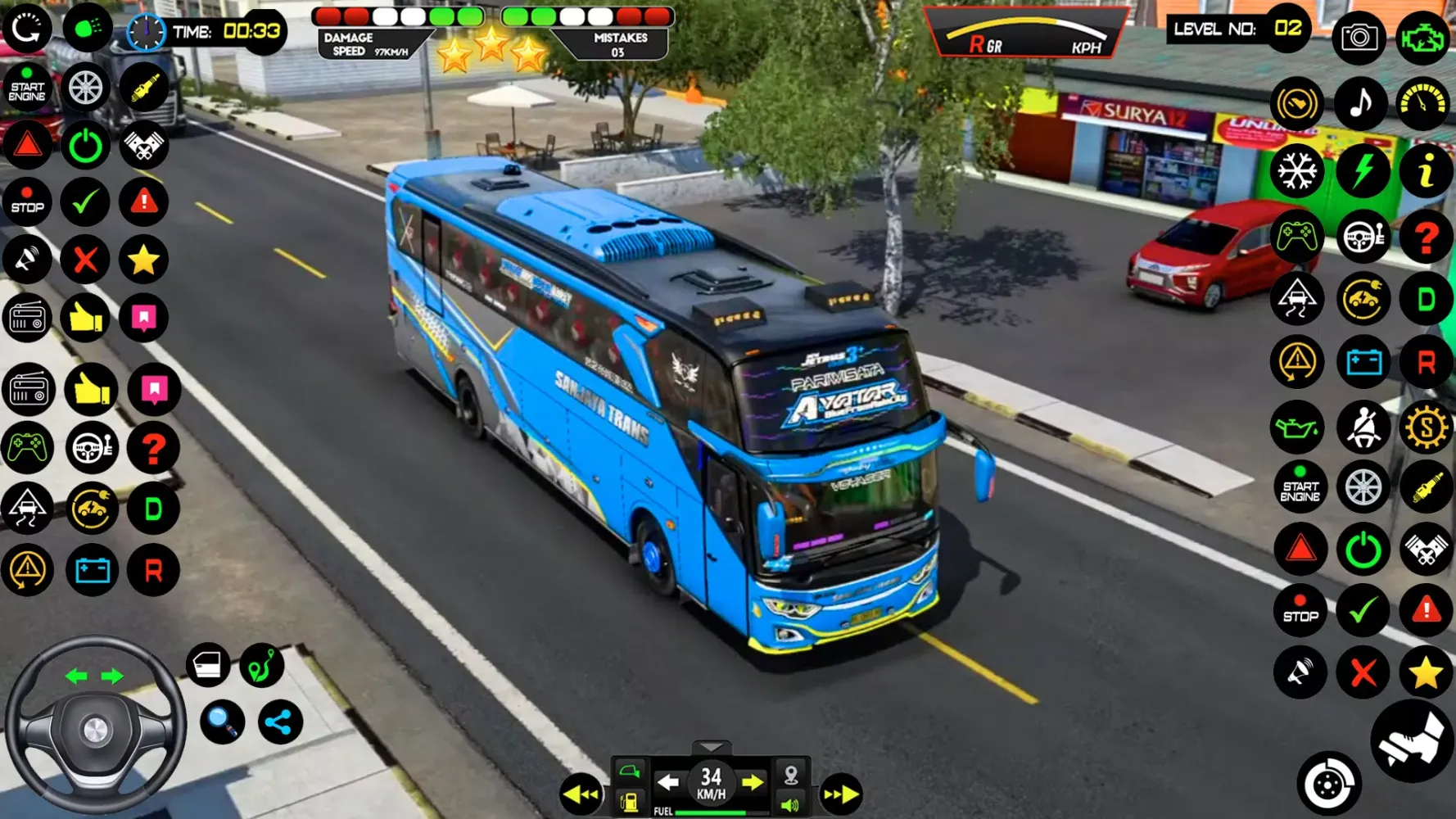Screen dimensions: 1456x819
Task: Tap the camera view icon
Action: coord(1359,37)
